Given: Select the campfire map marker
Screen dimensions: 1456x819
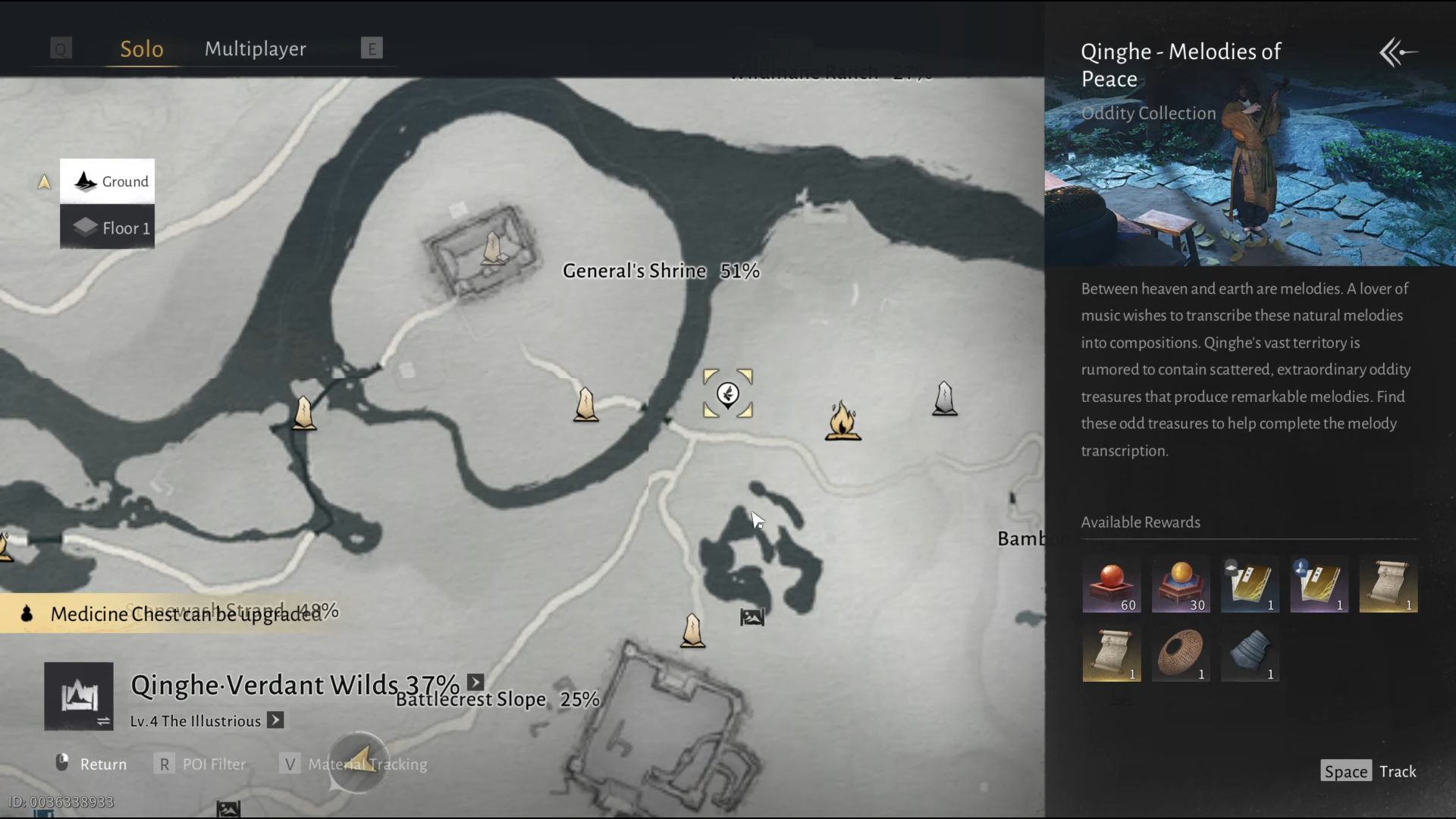Looking at the screenshot, I should [843, 421].
